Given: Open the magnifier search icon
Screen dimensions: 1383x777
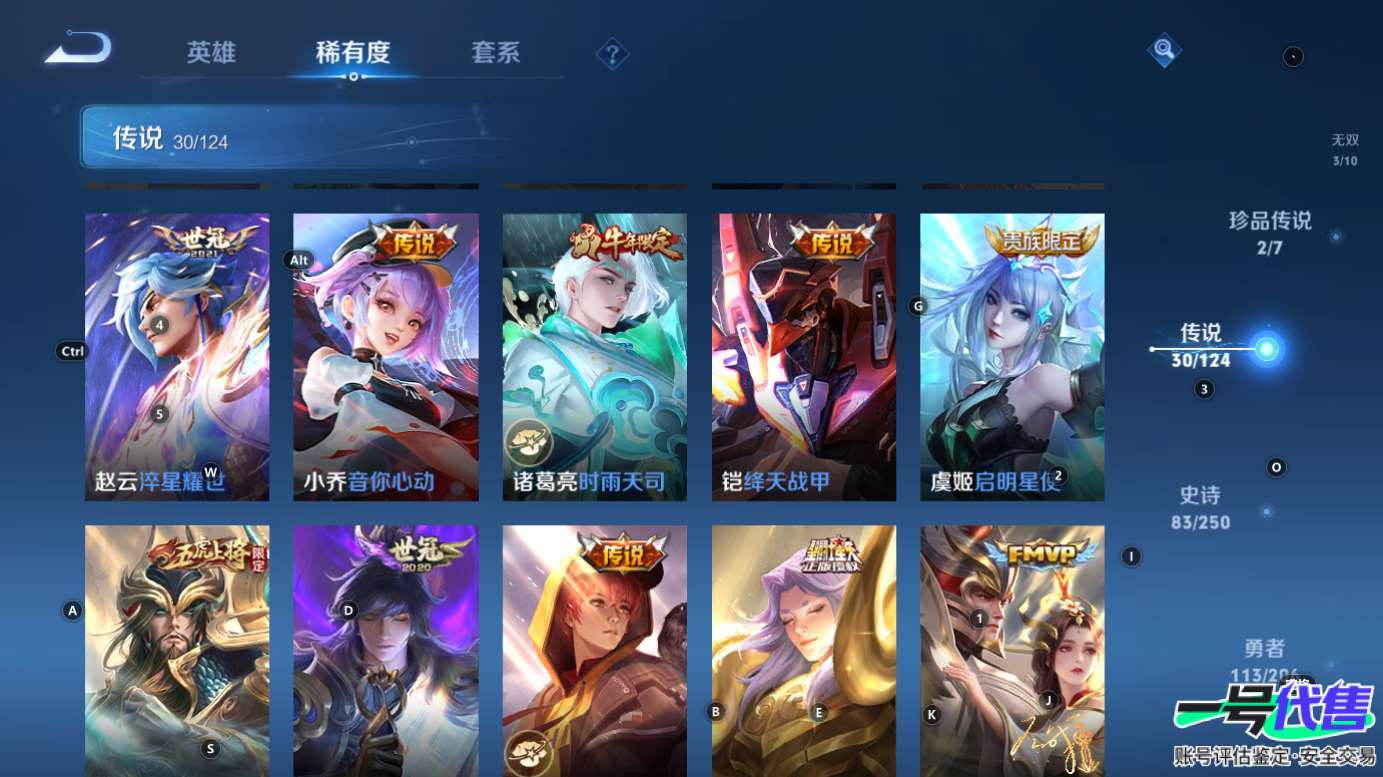Looking at the screenshot, I should click(x=1163, y=48).
